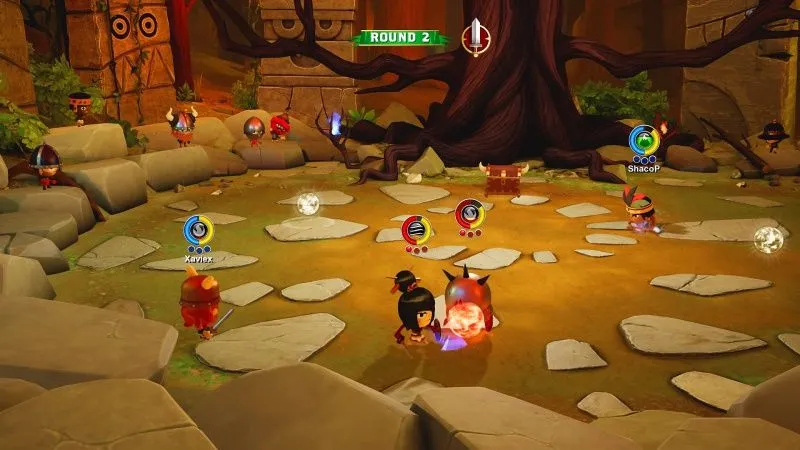Click the sword emblem beside the Round 2 banner

coord(478,37)
